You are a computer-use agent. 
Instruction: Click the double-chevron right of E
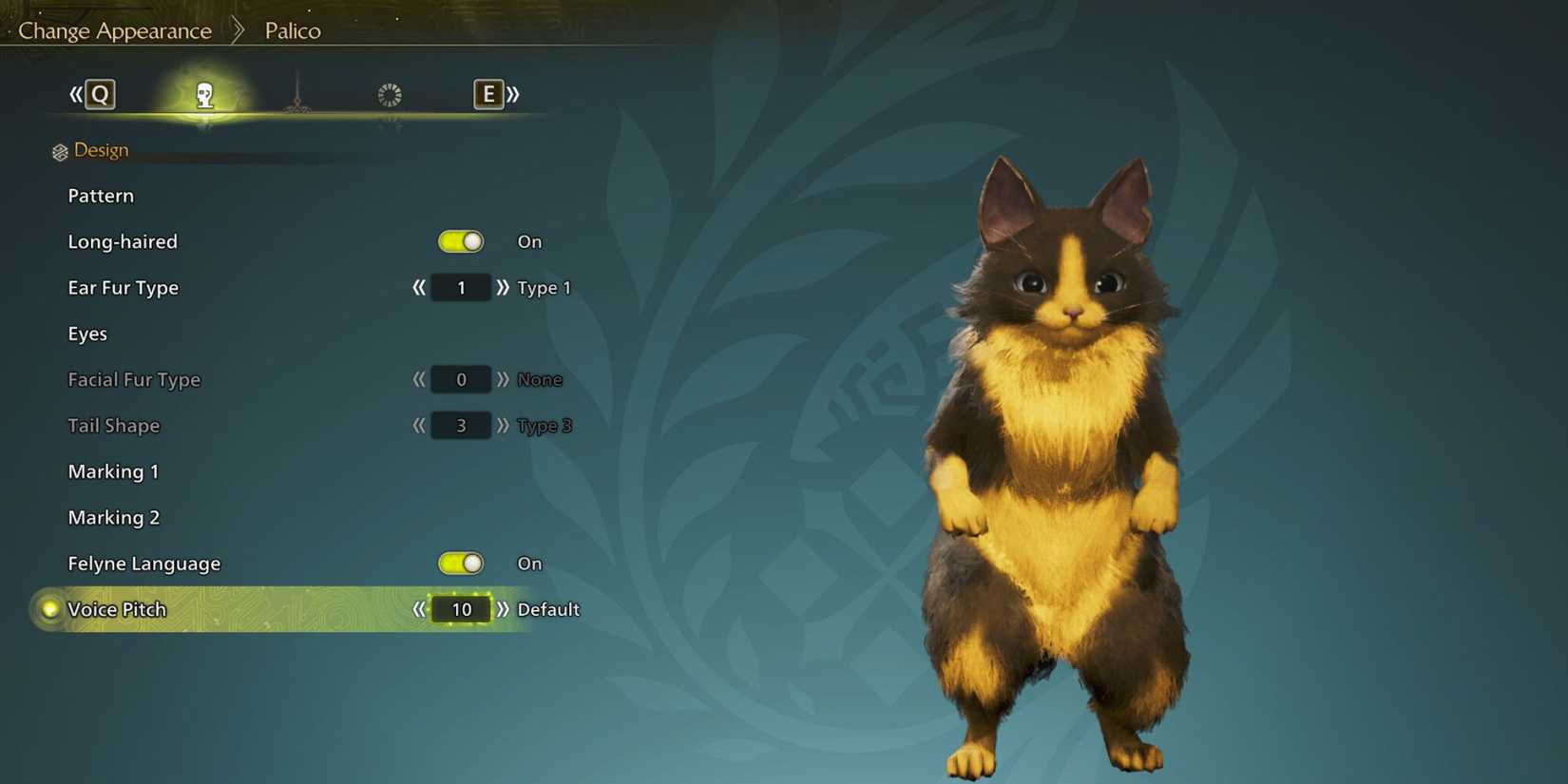512,94
